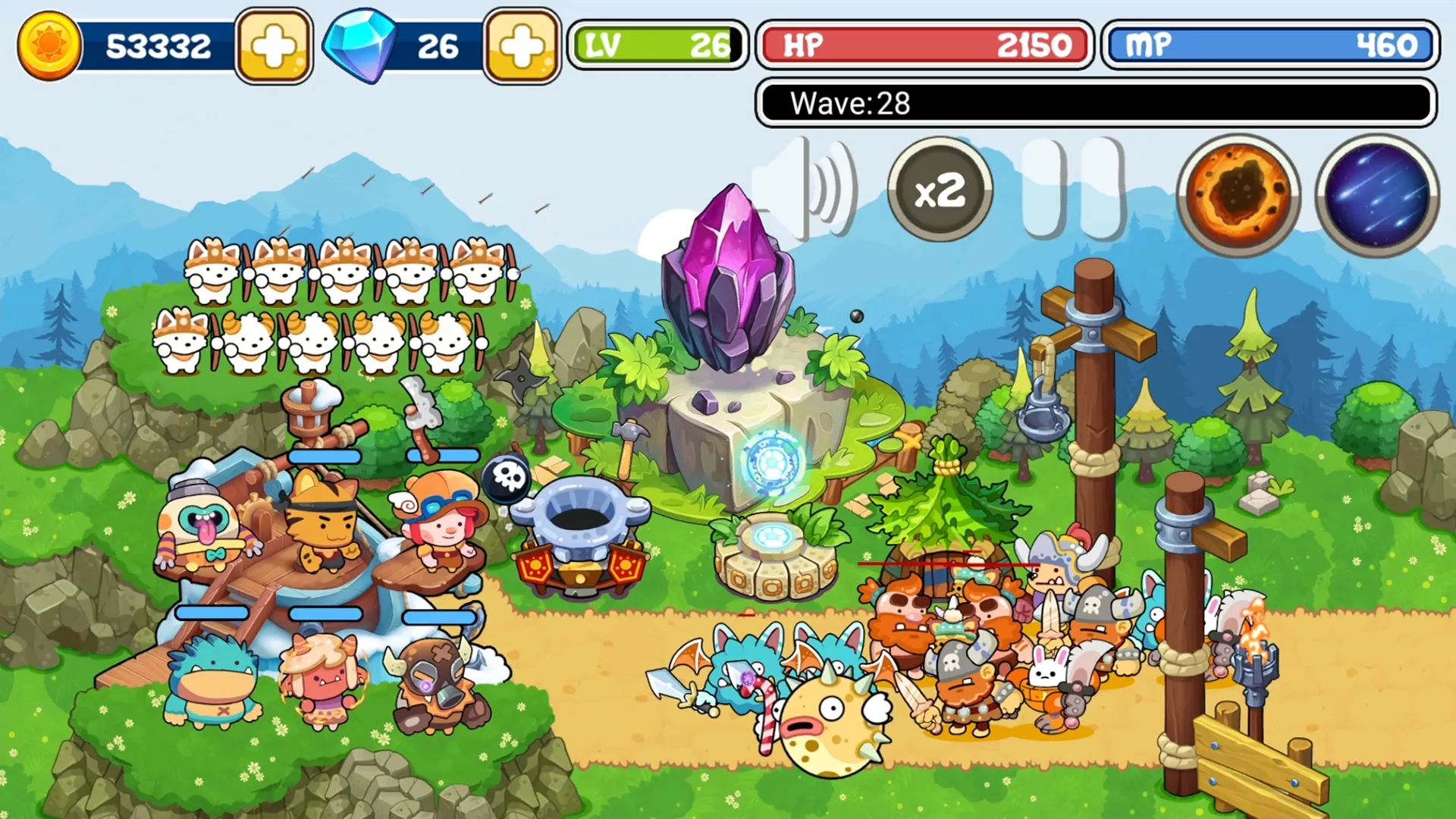
Task: Activate the x2 speed button
Action: 940,190
